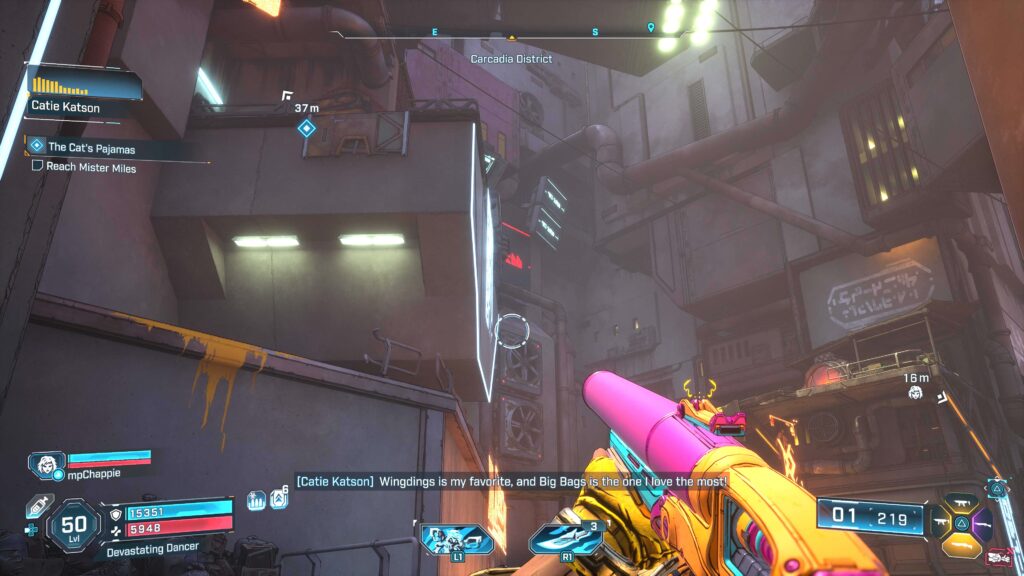Screen dimensions: 1024x576
Task: Click the Catie Katson speaker panel
Action: coord(68,95)
